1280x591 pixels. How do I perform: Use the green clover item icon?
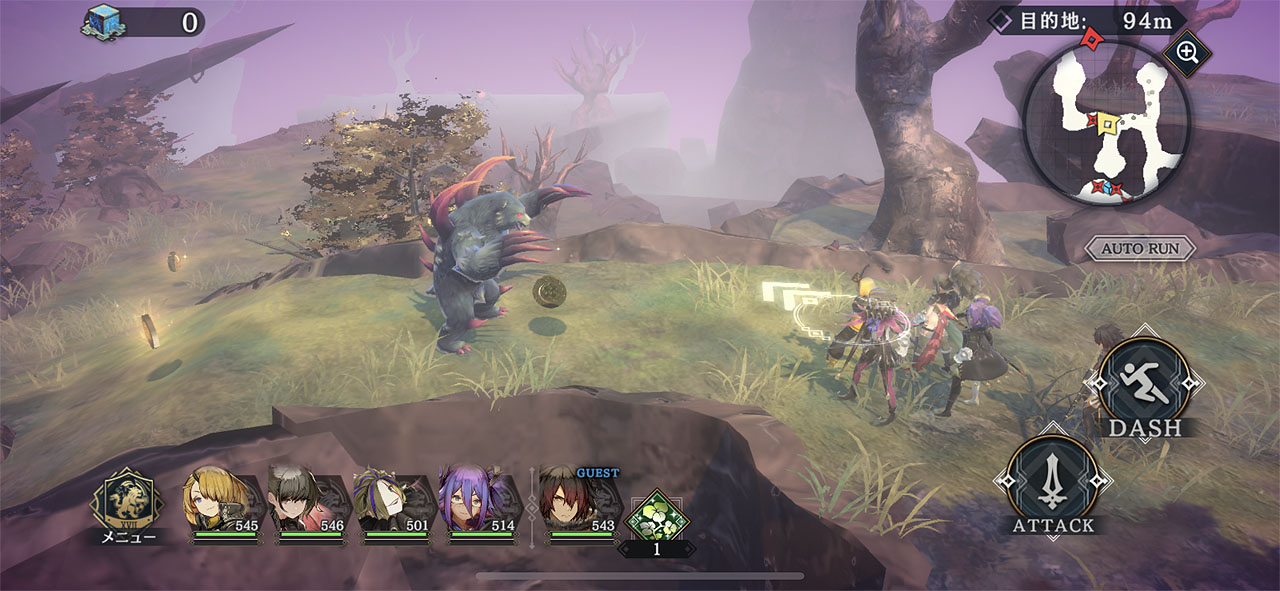click(656, 515)
